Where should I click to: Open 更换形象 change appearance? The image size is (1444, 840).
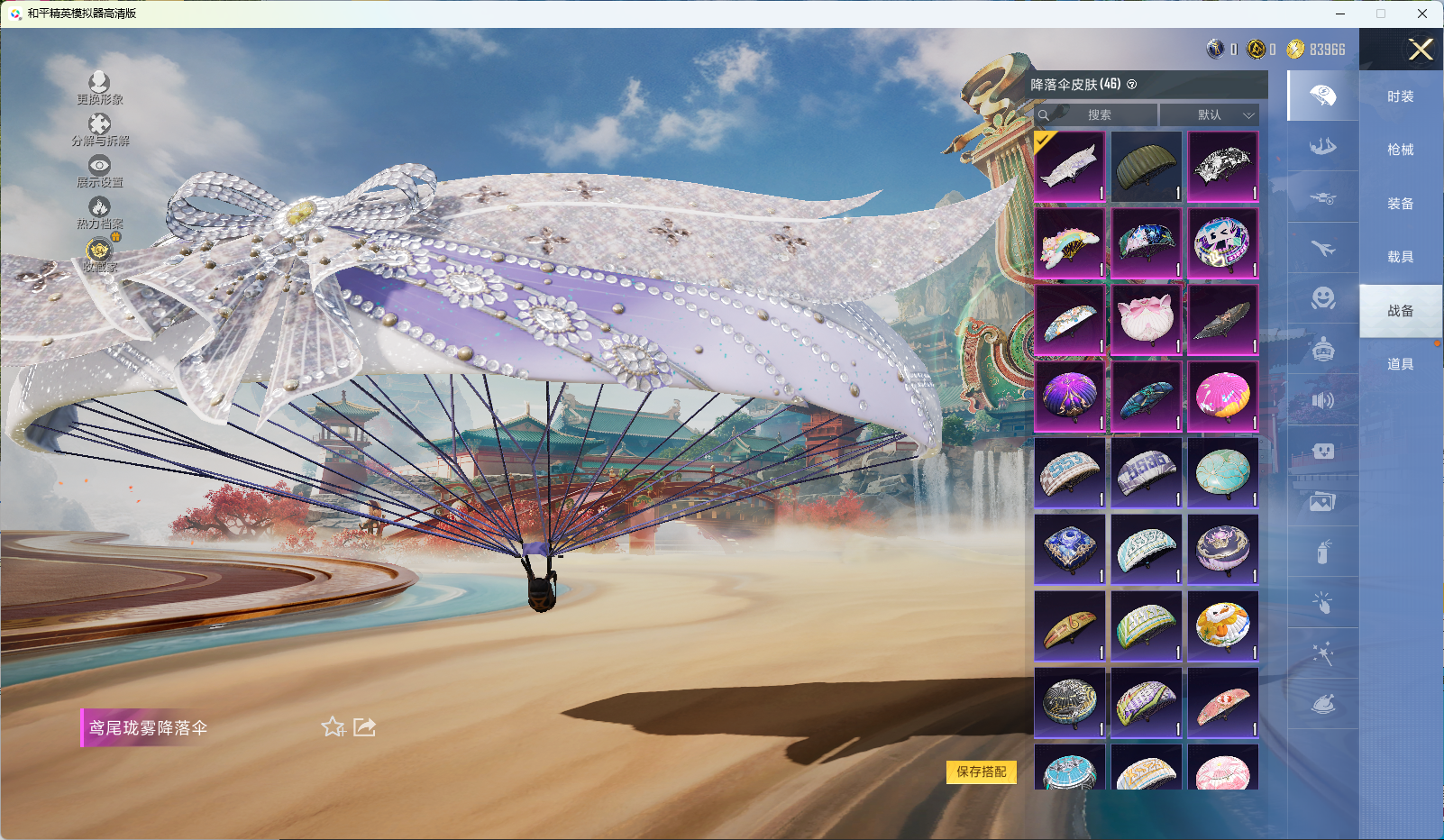[x=99, y=88]
